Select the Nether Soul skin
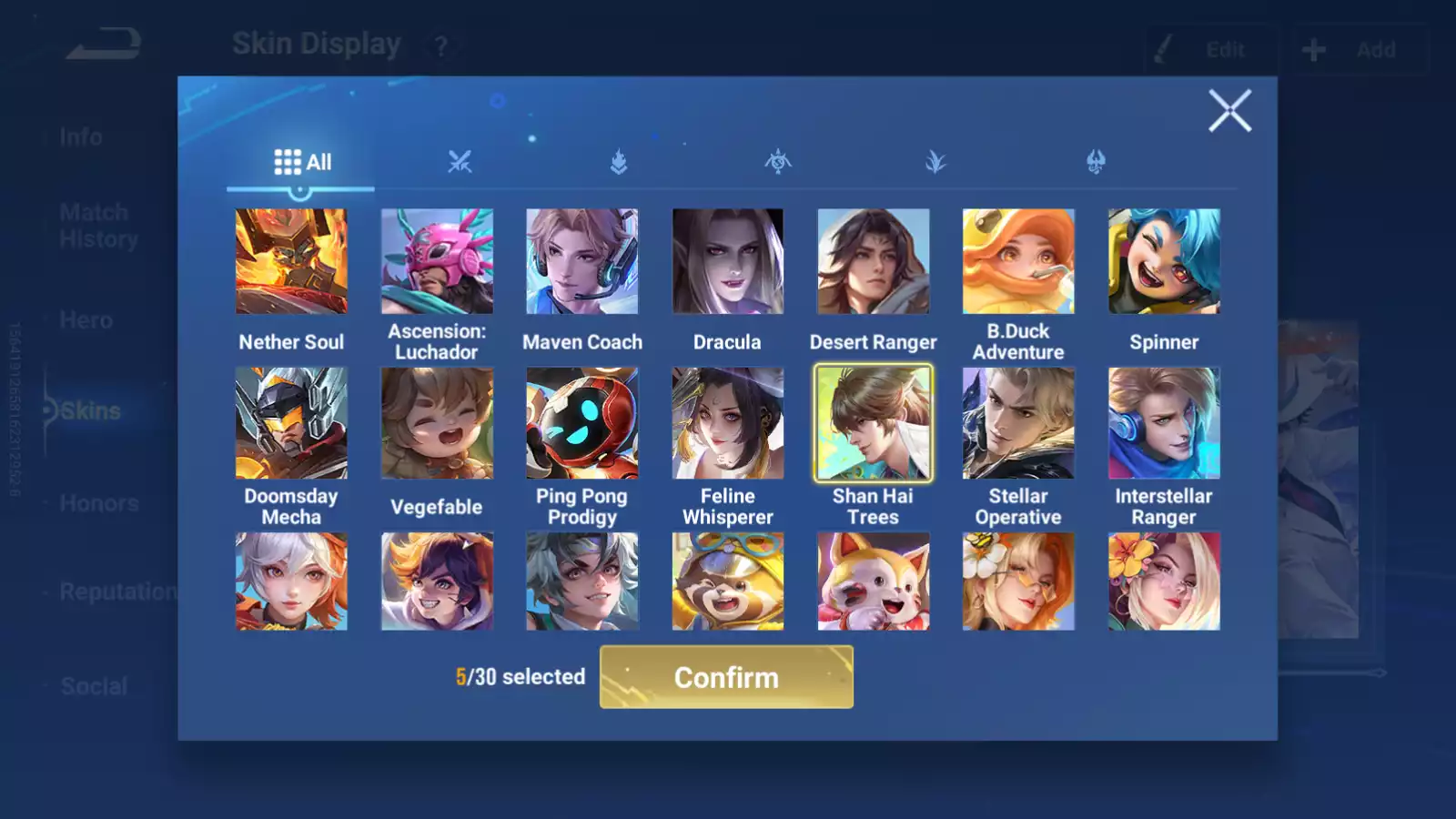 (291, 262)
